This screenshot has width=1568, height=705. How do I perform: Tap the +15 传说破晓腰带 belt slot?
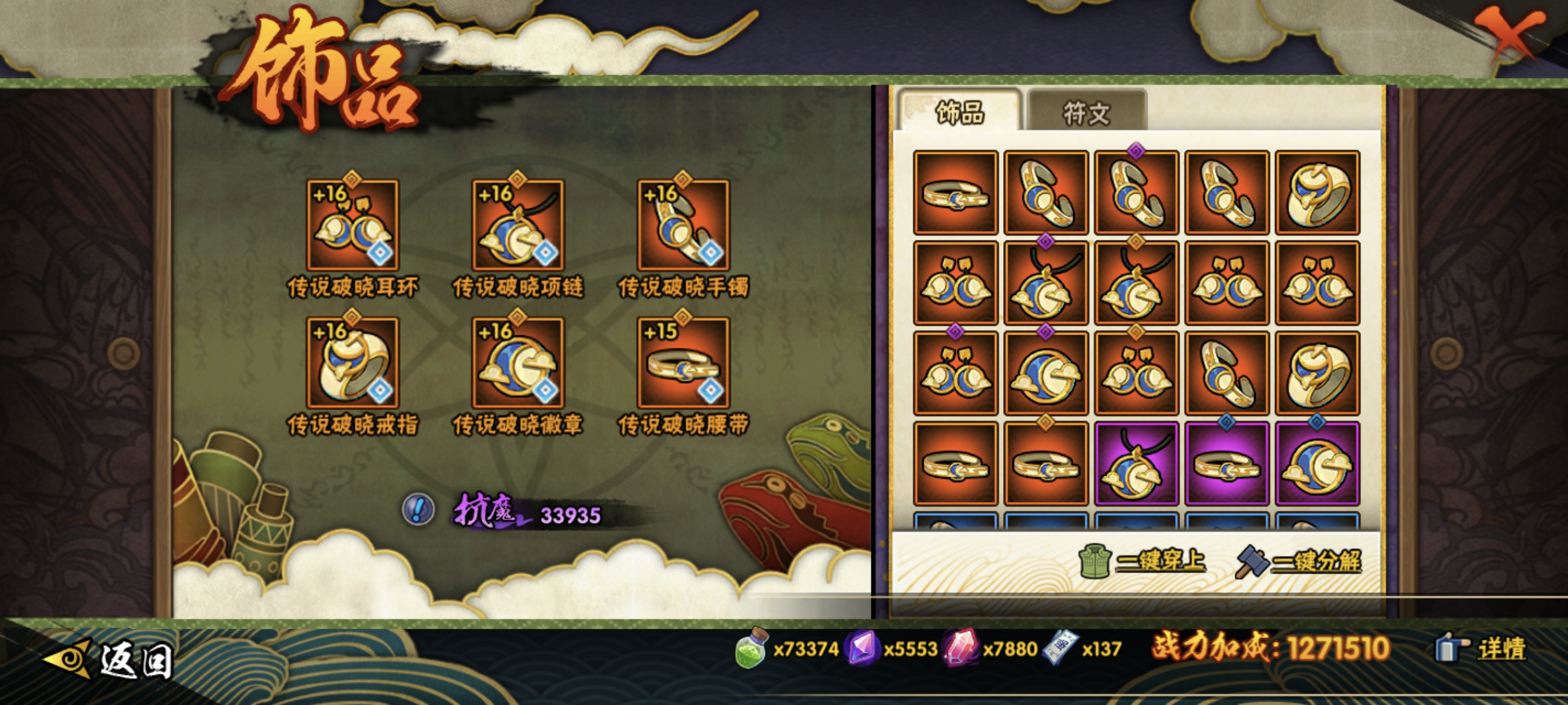tap(683, 362)
